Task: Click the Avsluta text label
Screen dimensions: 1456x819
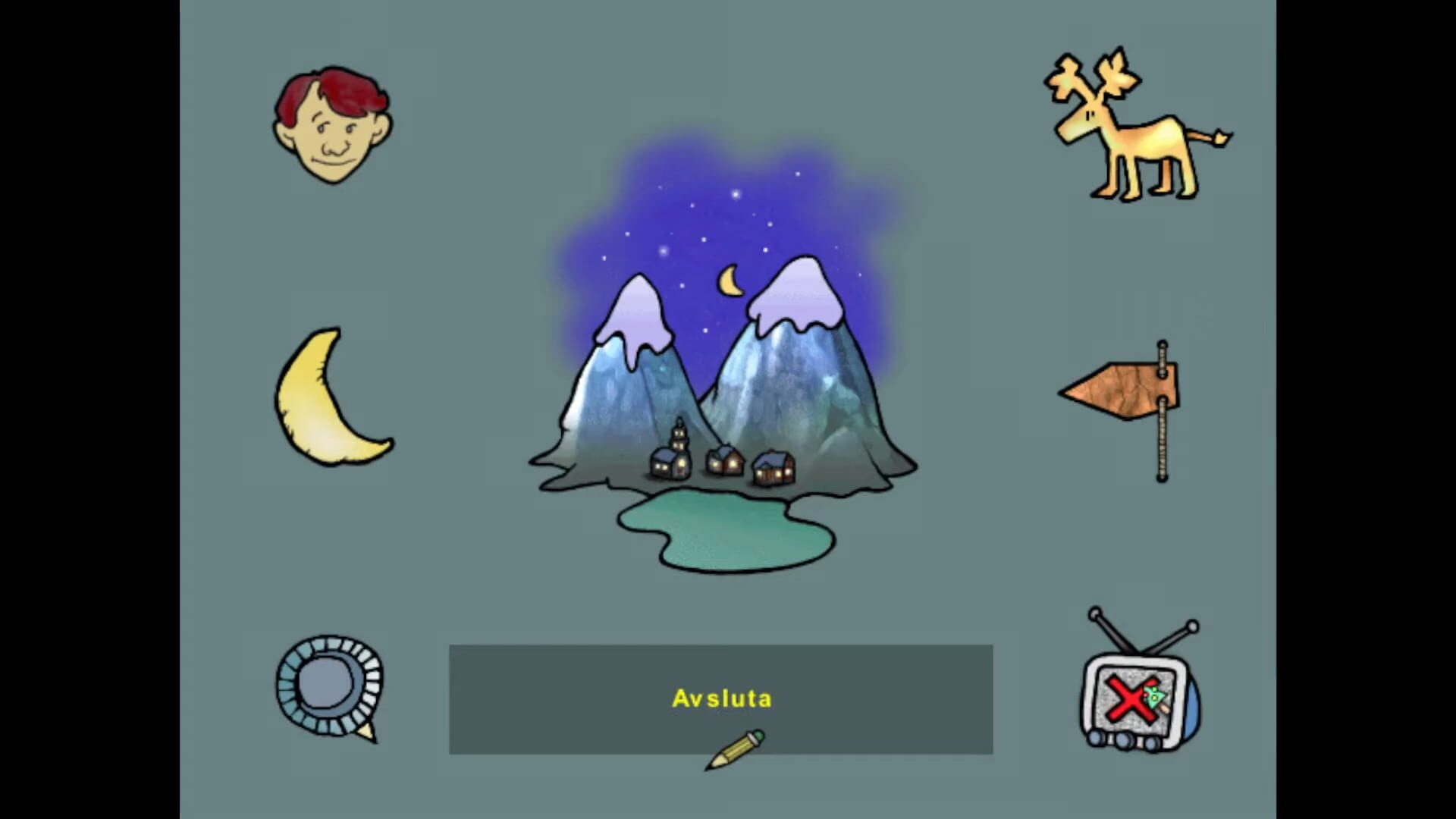Action: pos(721,699)
